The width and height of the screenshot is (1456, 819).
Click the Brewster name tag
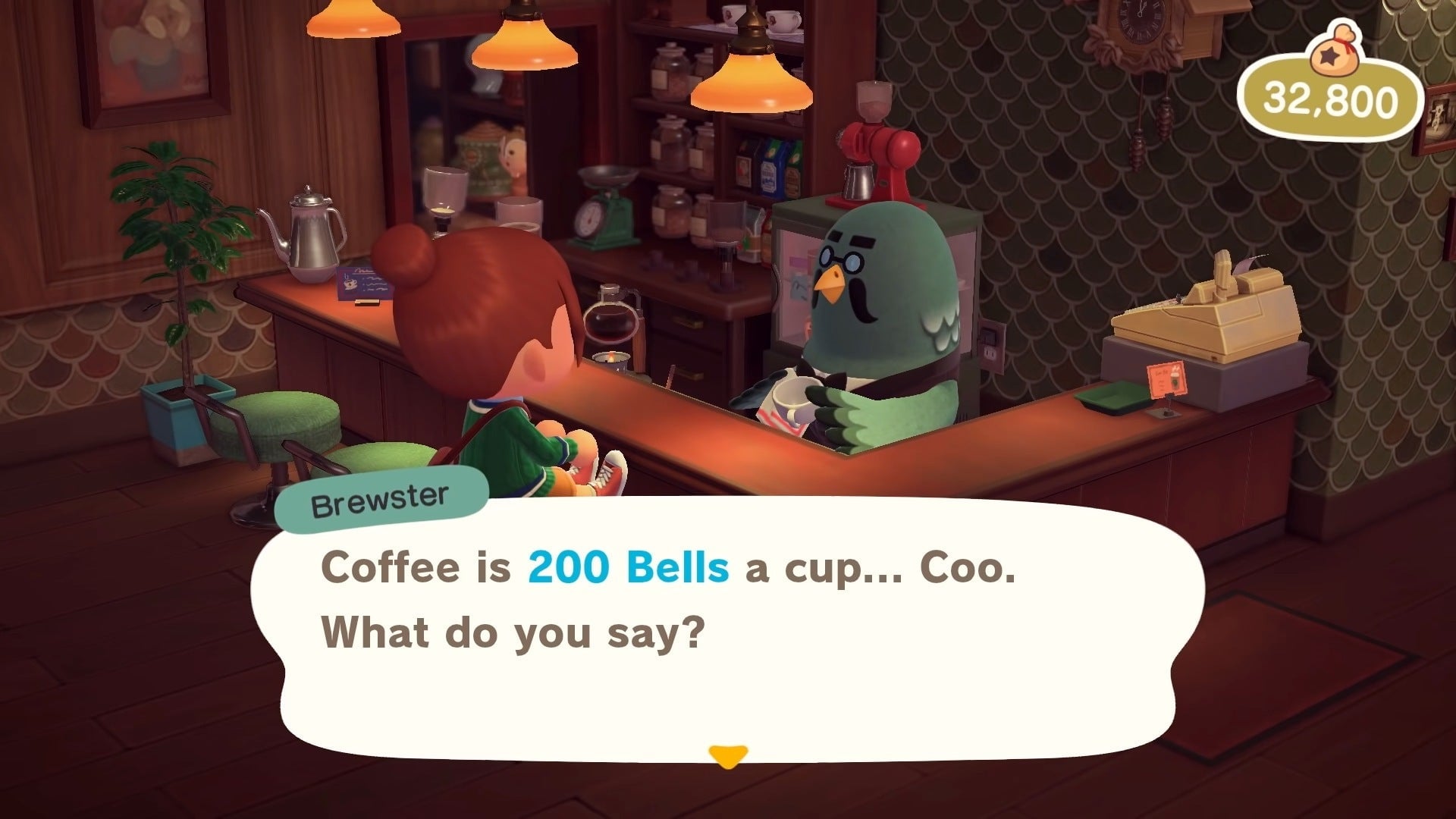pyautogui.click(x=383, y=497)
